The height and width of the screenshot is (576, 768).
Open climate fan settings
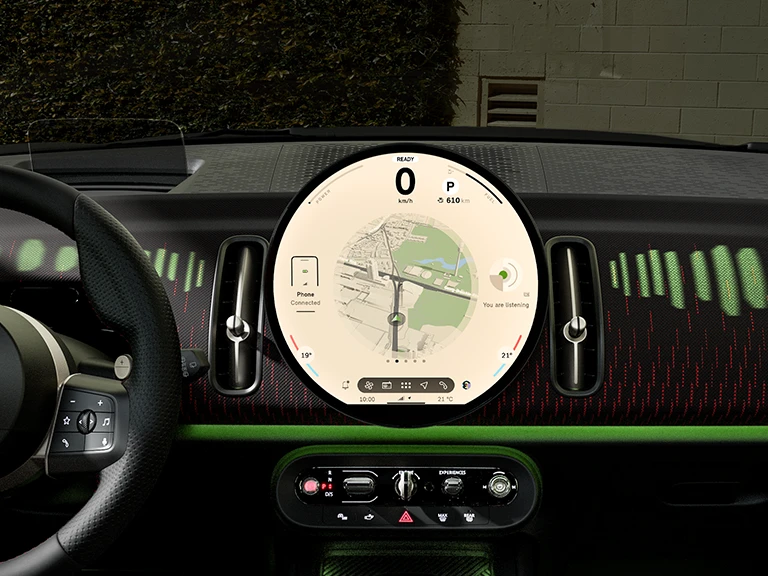point(369,385)
